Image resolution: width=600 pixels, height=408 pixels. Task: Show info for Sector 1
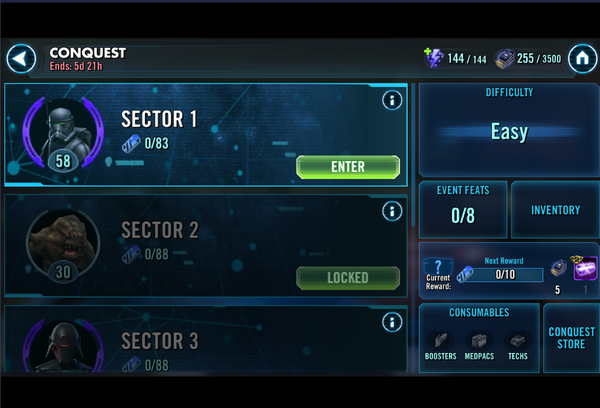[x=392, y=100]
